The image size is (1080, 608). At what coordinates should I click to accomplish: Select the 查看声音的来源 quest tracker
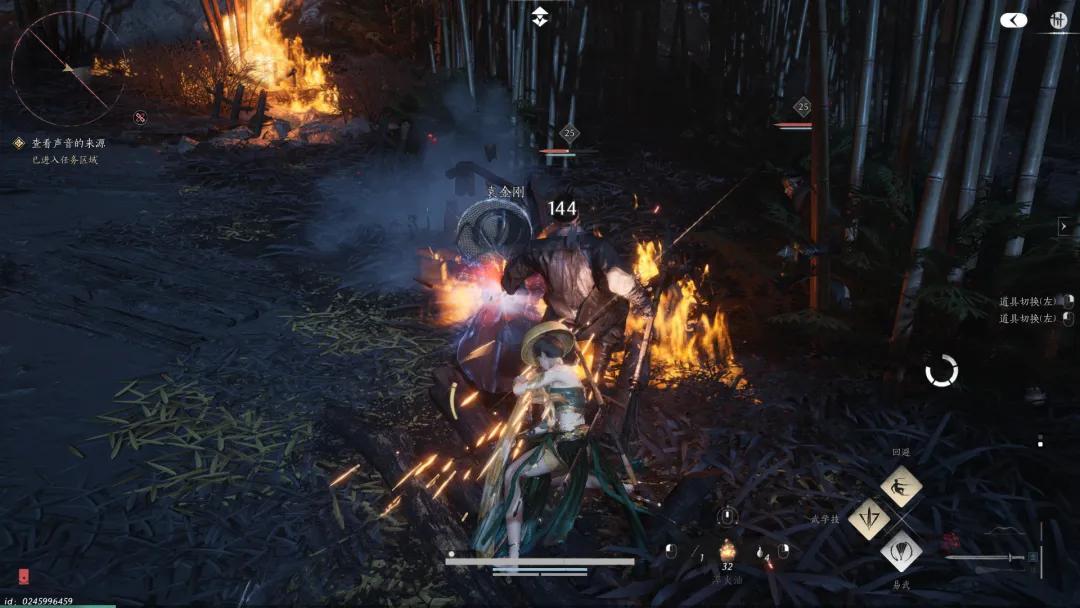(58, 144)
